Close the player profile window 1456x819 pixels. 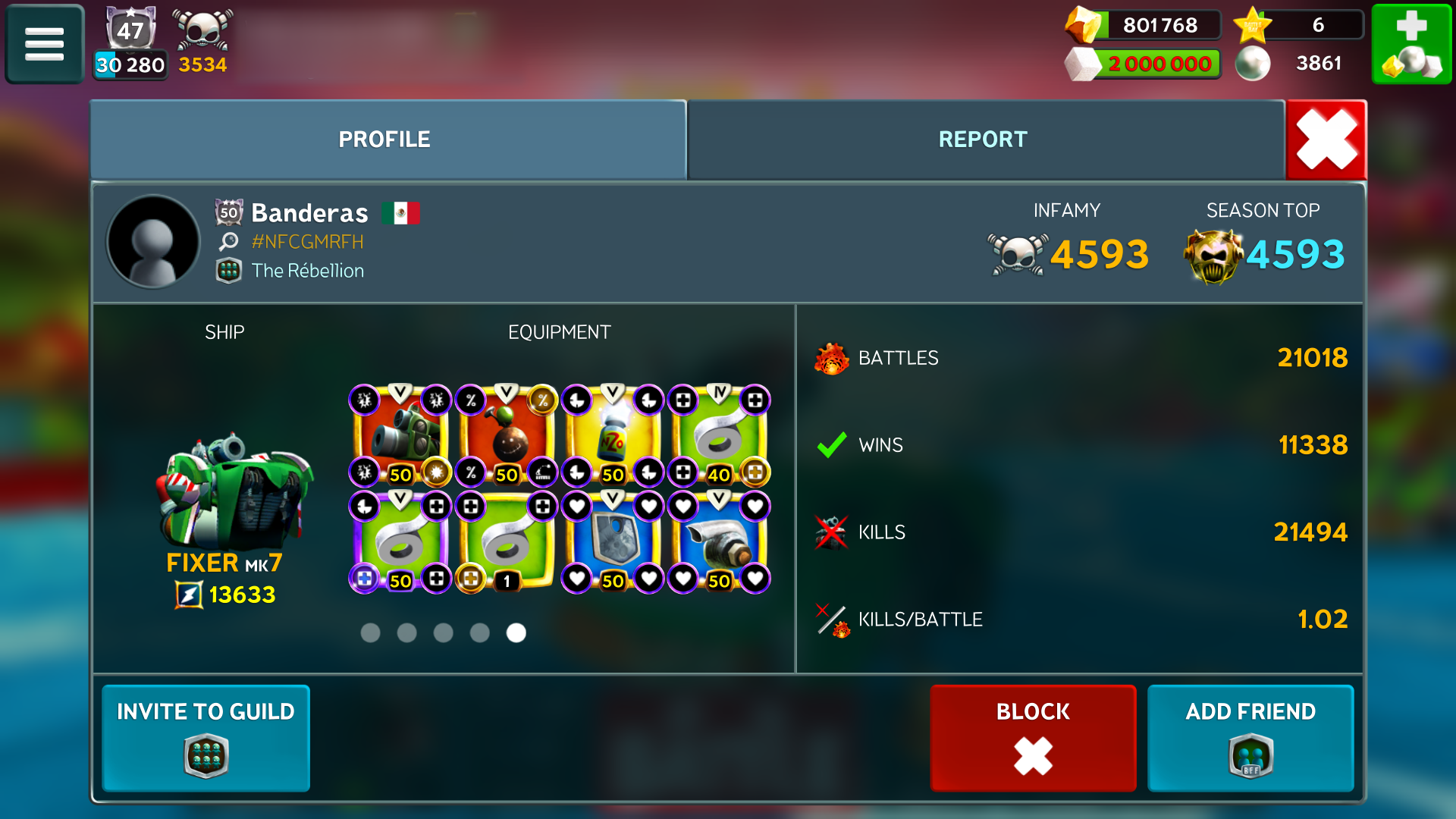click(x=1326, y=140)
